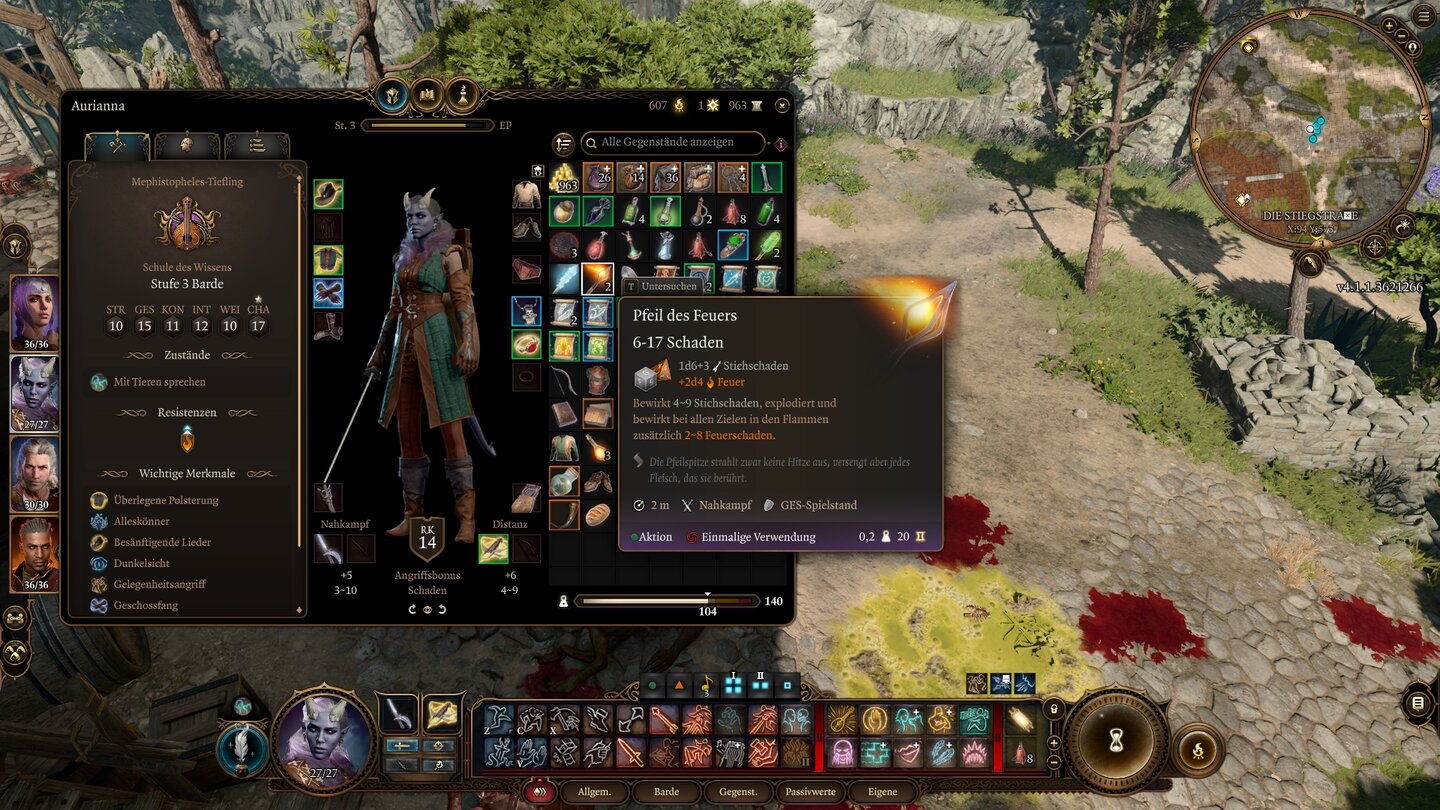Select the bread loaf item

click(598, 515)
